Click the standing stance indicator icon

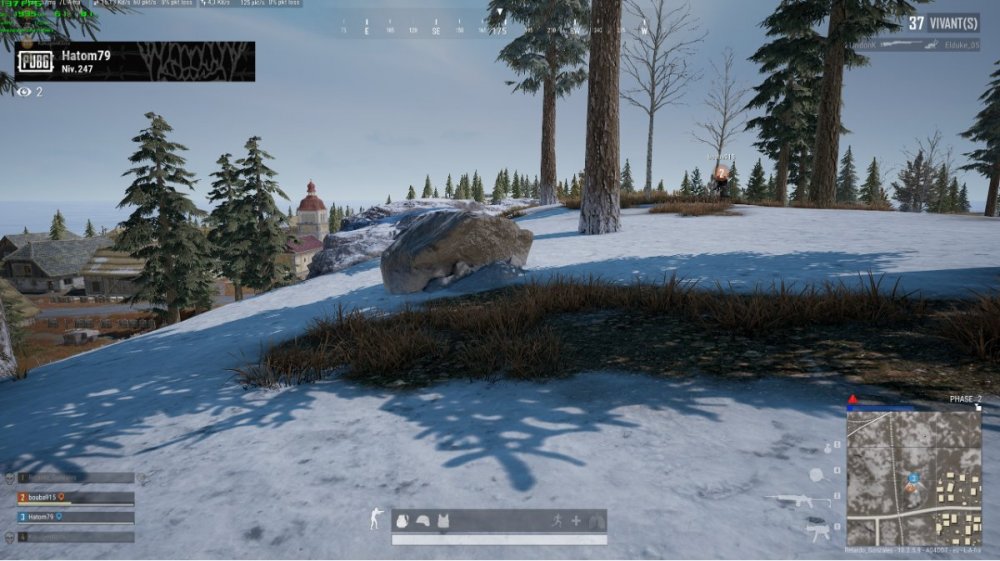point(376,519)
